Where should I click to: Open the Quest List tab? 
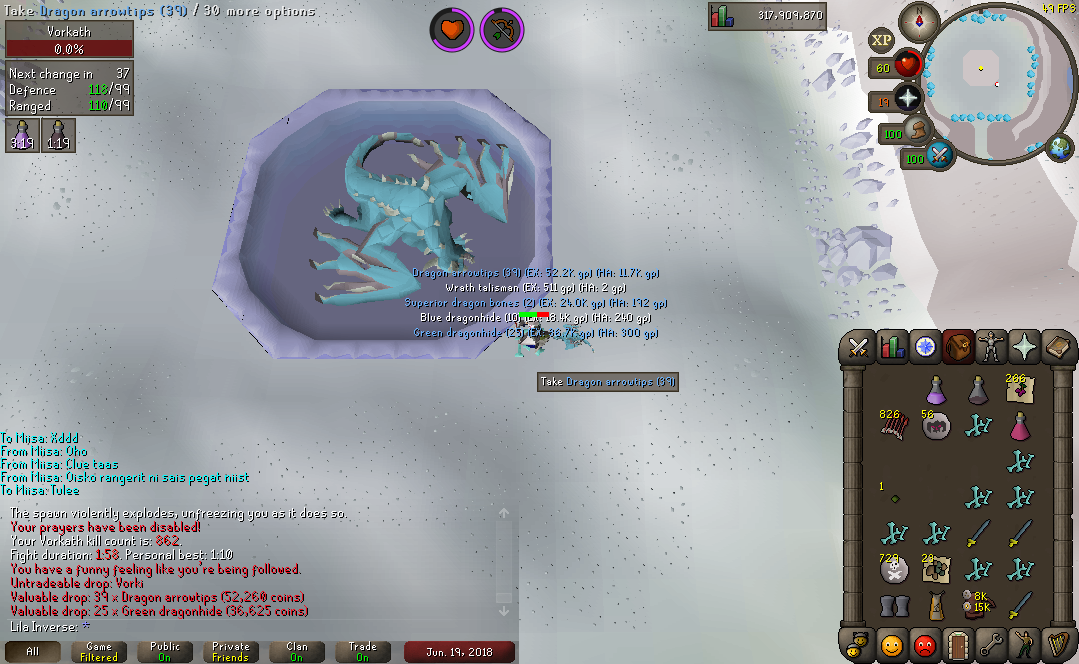tap(924, 347)
